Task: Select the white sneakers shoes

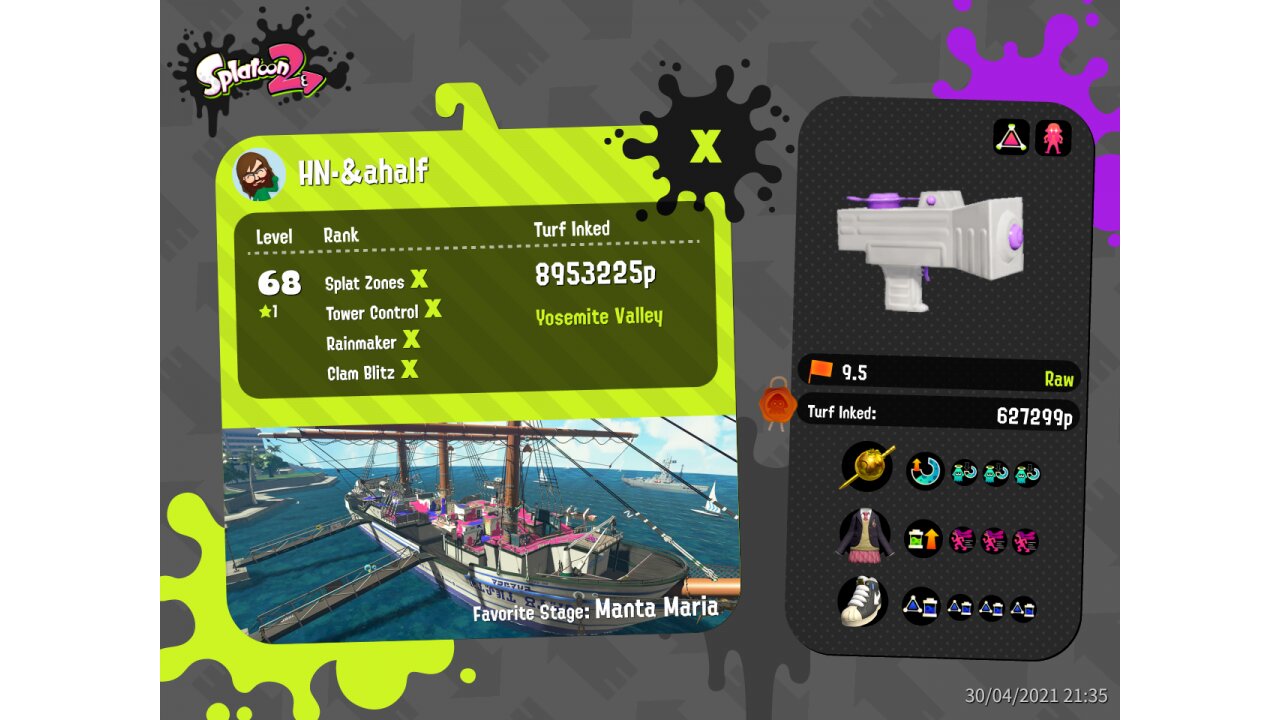Action: click(864, 602)
